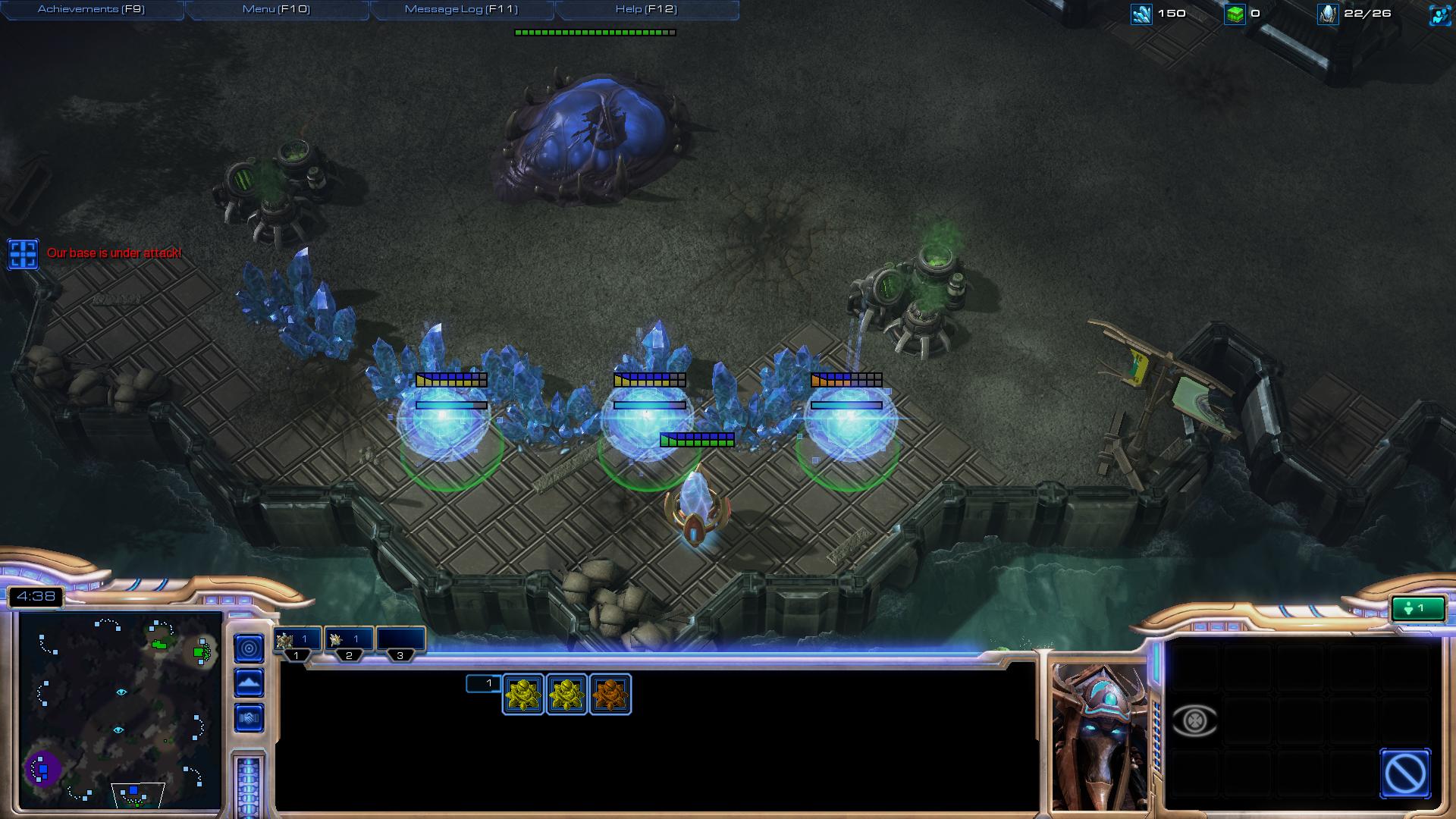The image size is (1456, 819).
Task: Toggle the handshake ally colors button
Action: 249,717
